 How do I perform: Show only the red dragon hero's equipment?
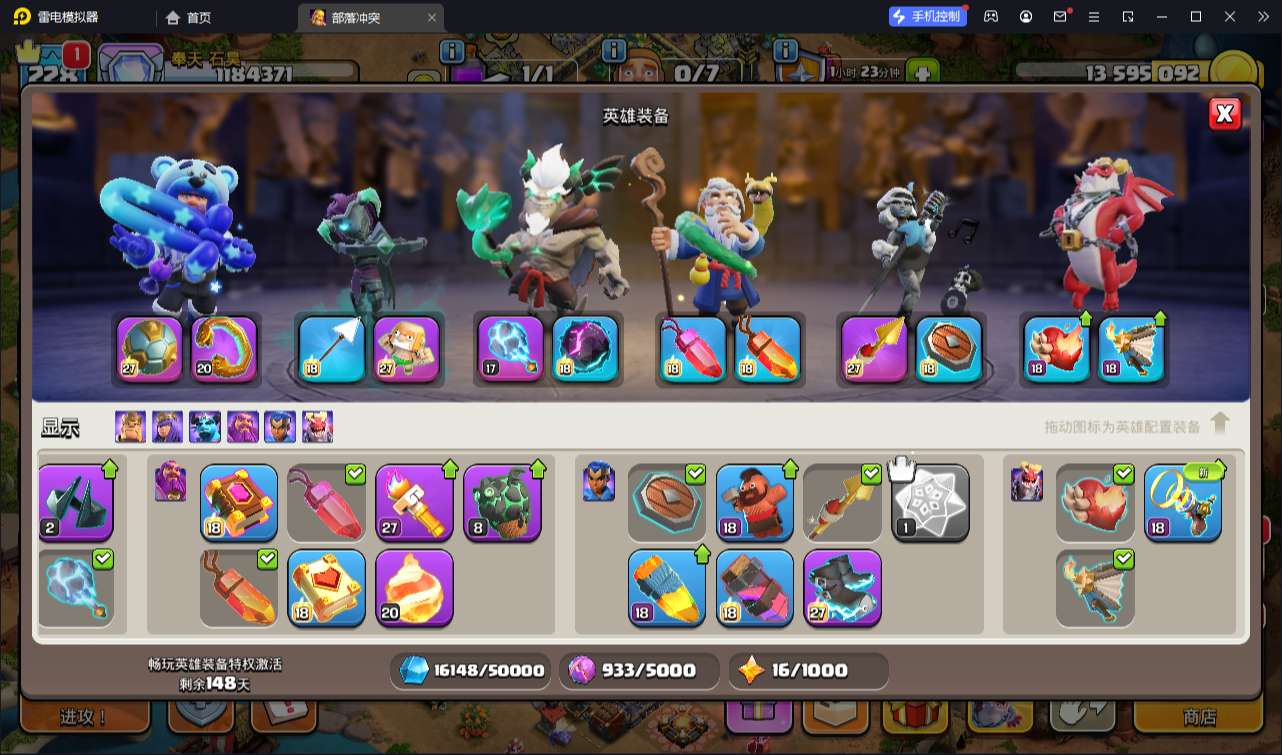pyautogui.click(x=318, y=427)
